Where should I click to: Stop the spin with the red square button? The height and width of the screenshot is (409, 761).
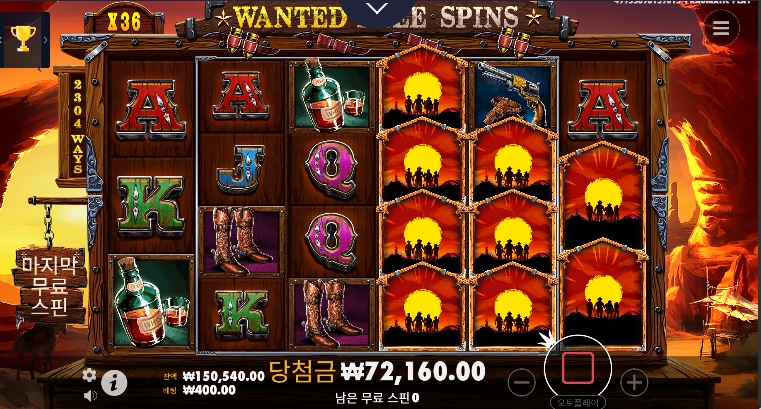tap(578, 368)
